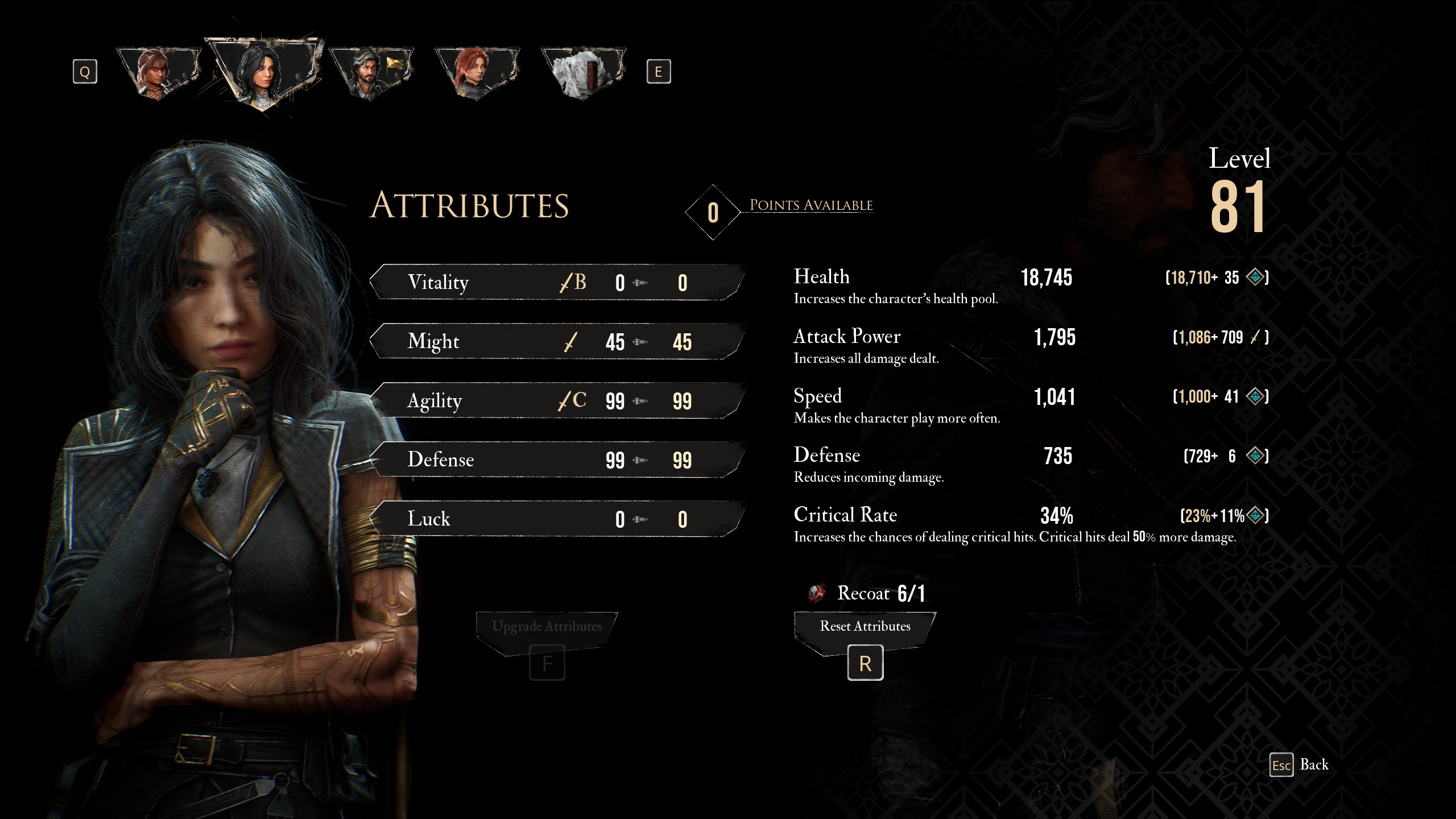The width and height of the screenshot is (1456, 819).
Task: Click the Health stat entry
Action: point(822,277)
